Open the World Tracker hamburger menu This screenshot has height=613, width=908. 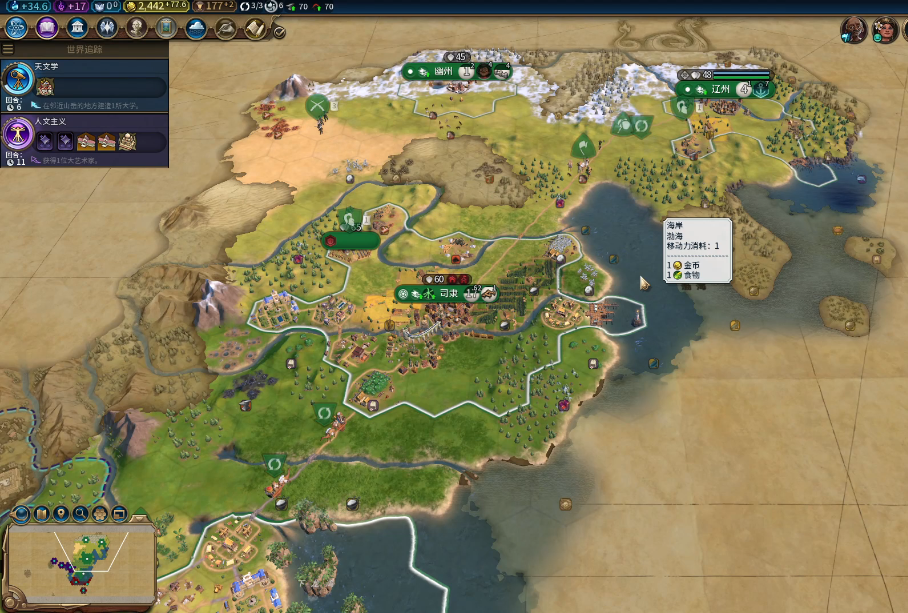[x=8, y=49]
